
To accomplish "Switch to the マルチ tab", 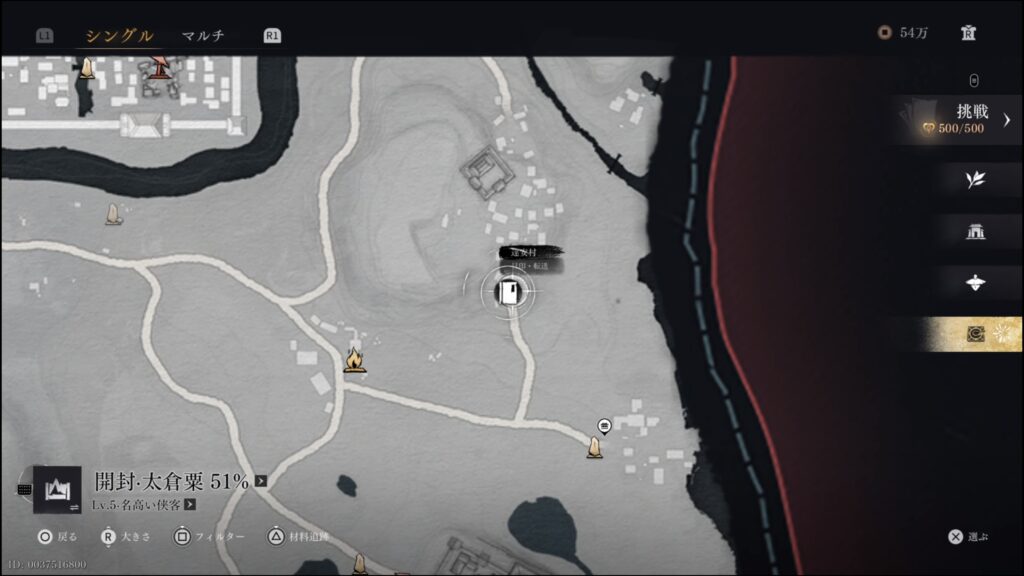I will pos(203,36).
